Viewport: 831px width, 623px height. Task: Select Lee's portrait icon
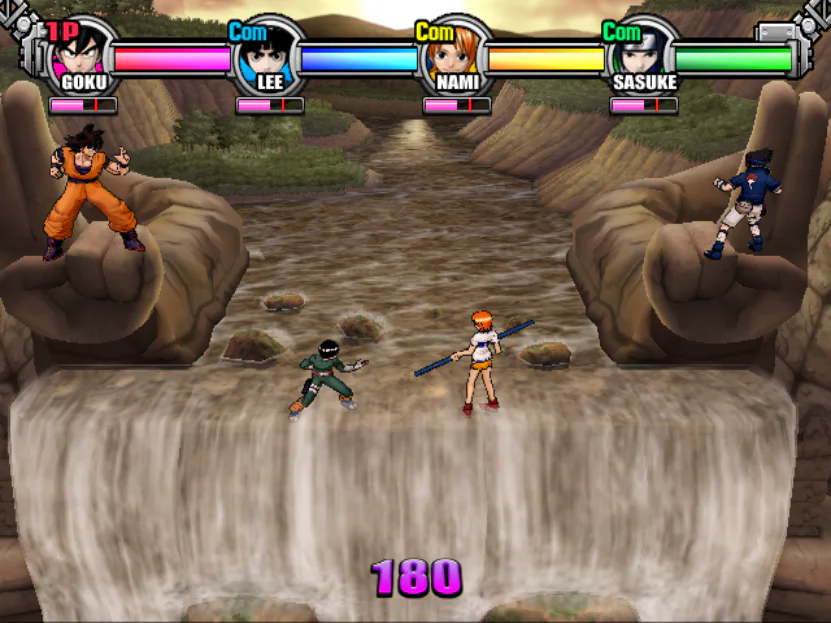click(267, 50)
